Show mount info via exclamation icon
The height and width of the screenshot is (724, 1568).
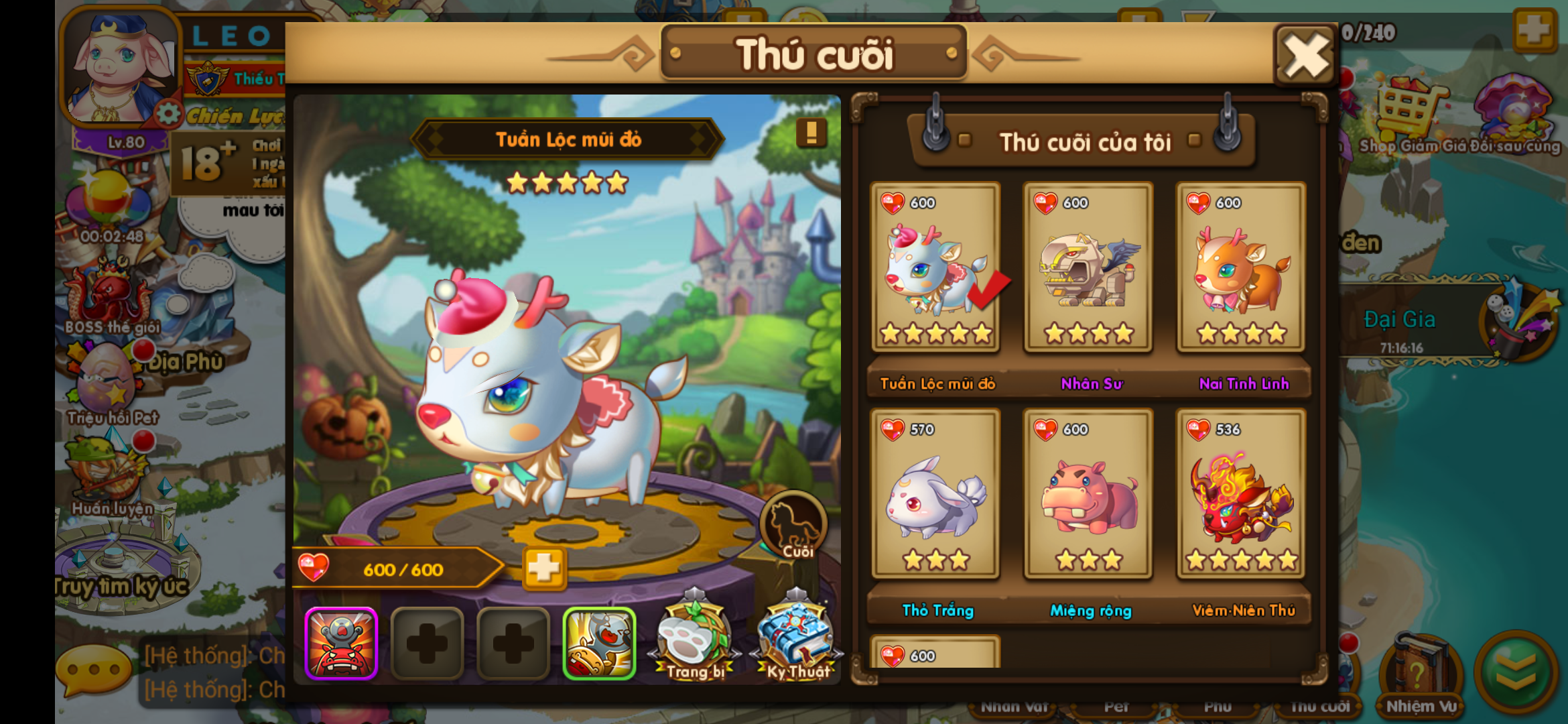pos(811,133)
